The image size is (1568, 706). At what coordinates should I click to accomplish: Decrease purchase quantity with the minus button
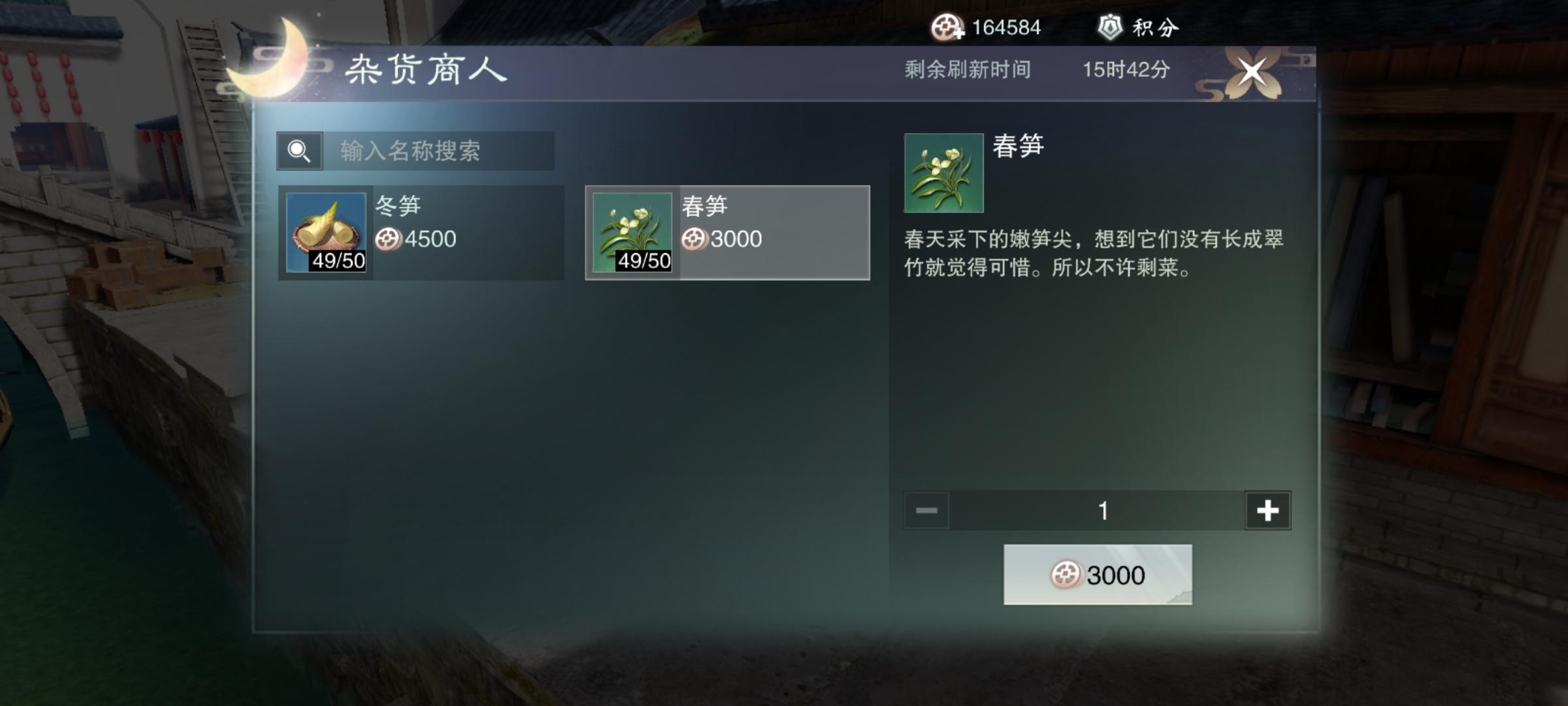(926, 511)
